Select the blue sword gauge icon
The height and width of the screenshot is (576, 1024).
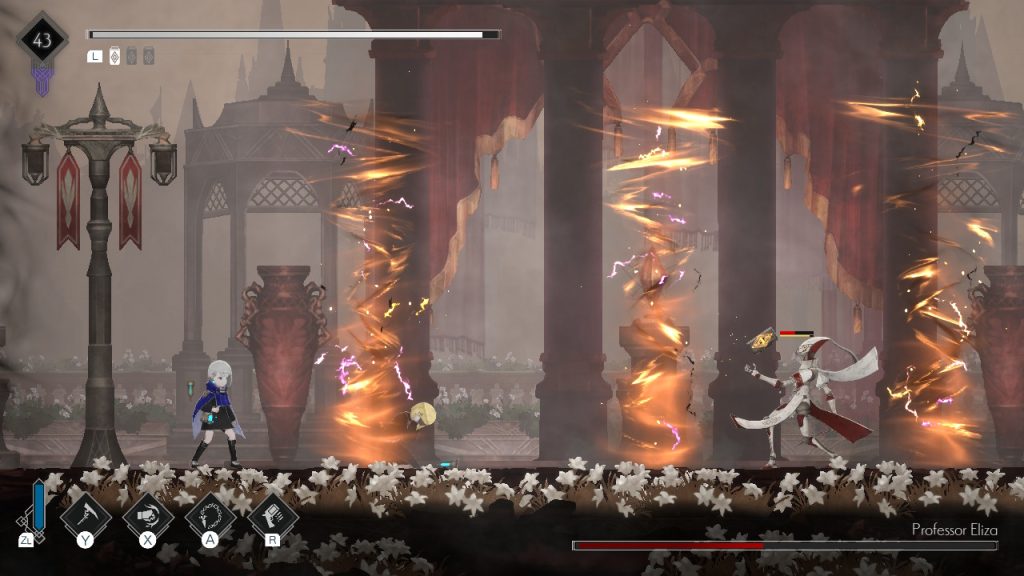38,509
